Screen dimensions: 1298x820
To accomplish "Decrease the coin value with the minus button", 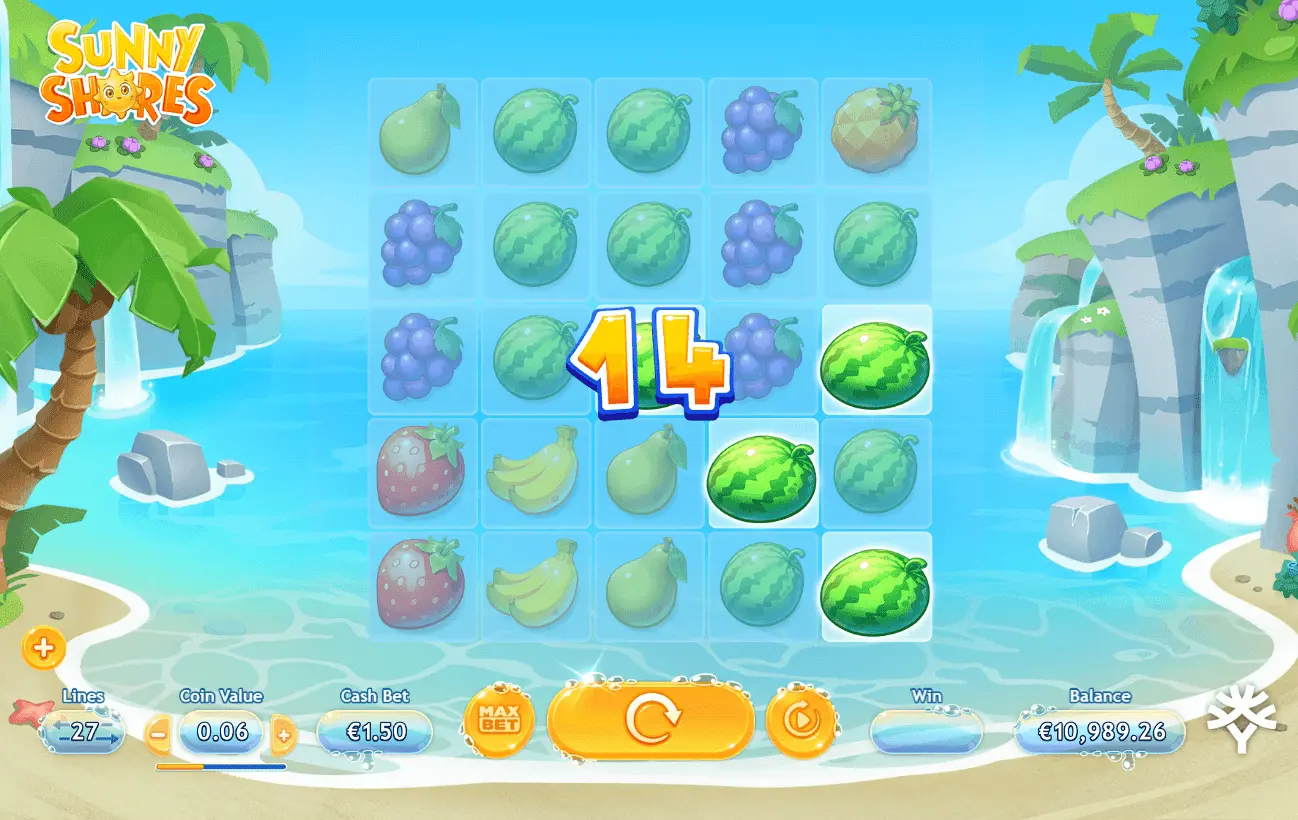I will pyautogui.click(x=158, y=735).
